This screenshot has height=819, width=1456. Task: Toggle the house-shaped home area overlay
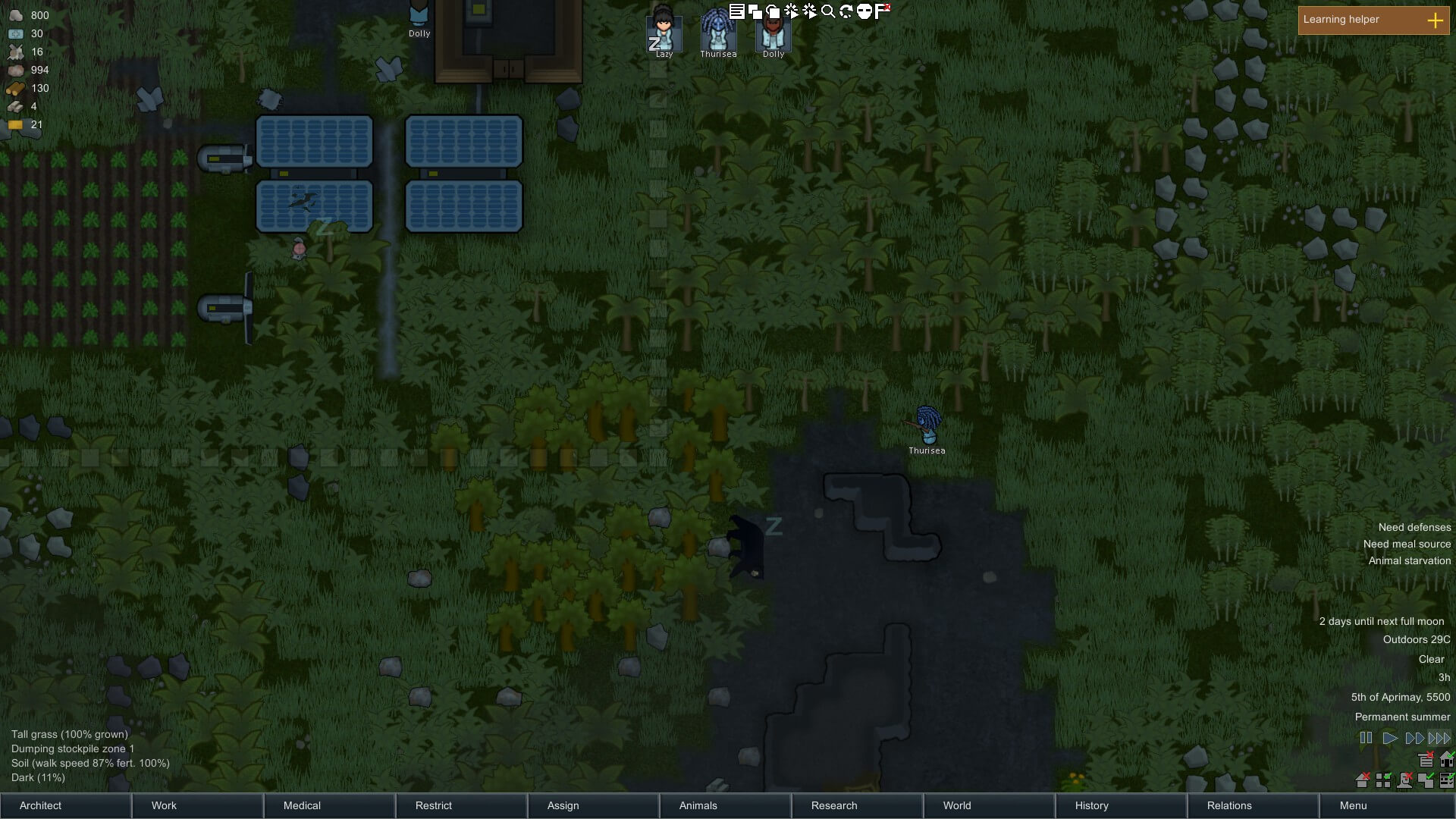pos(1447,759)
